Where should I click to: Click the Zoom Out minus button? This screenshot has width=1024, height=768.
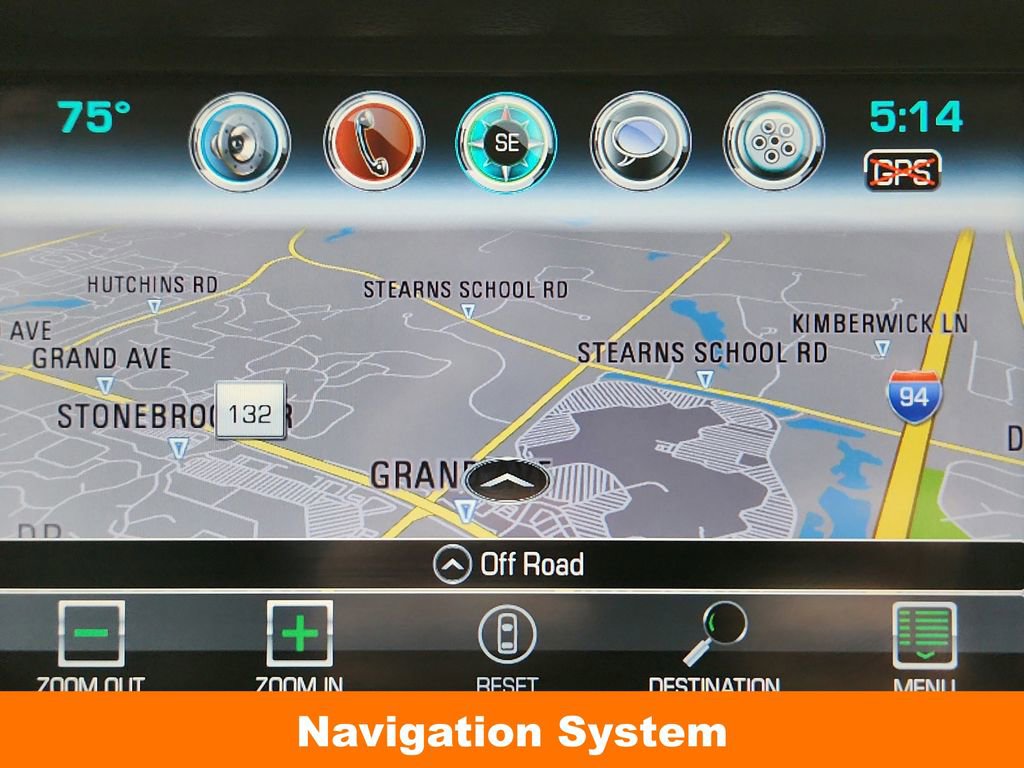coord(91,634)
